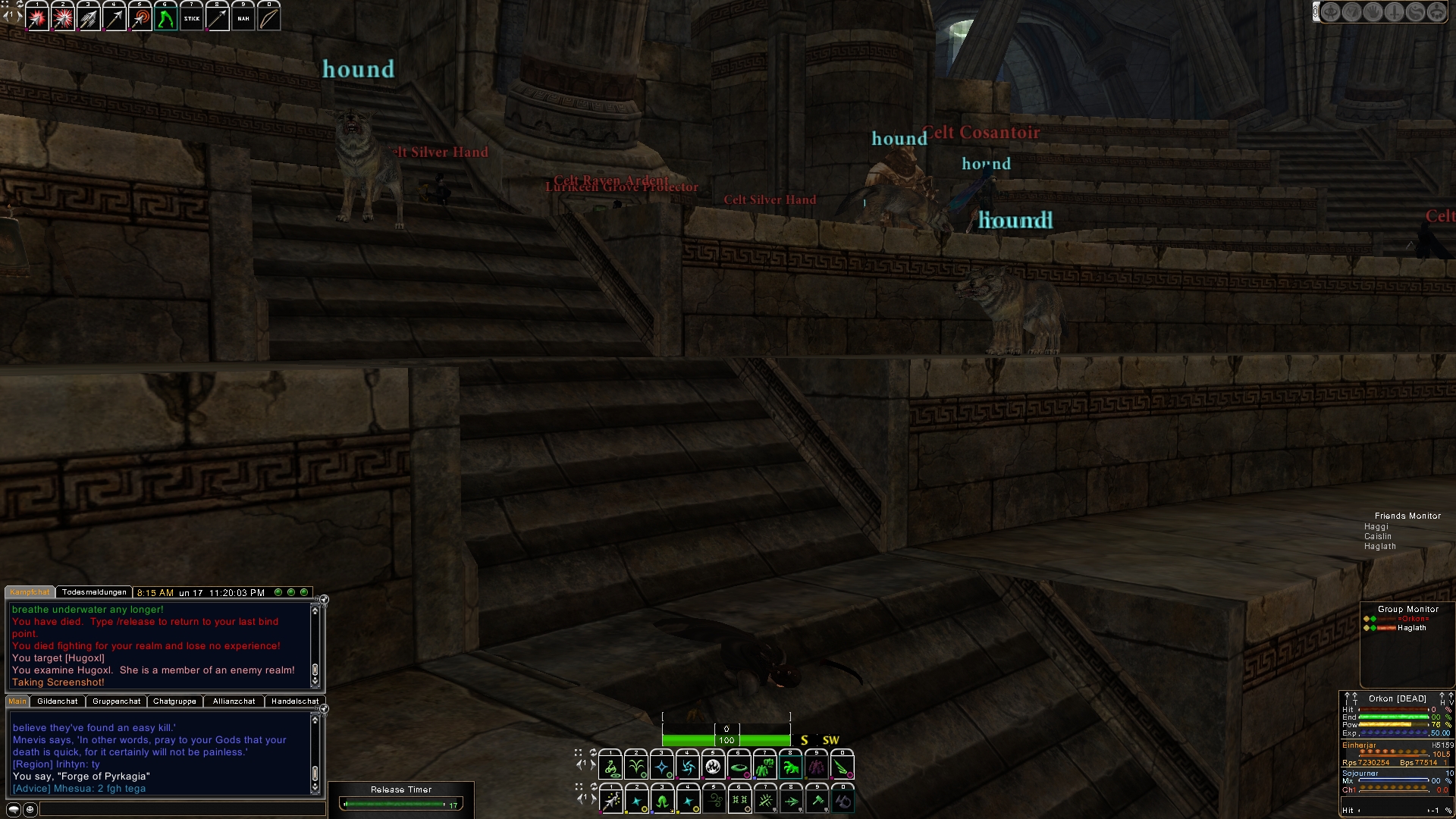Activate the green legs ability in top bar

point(165,19)
